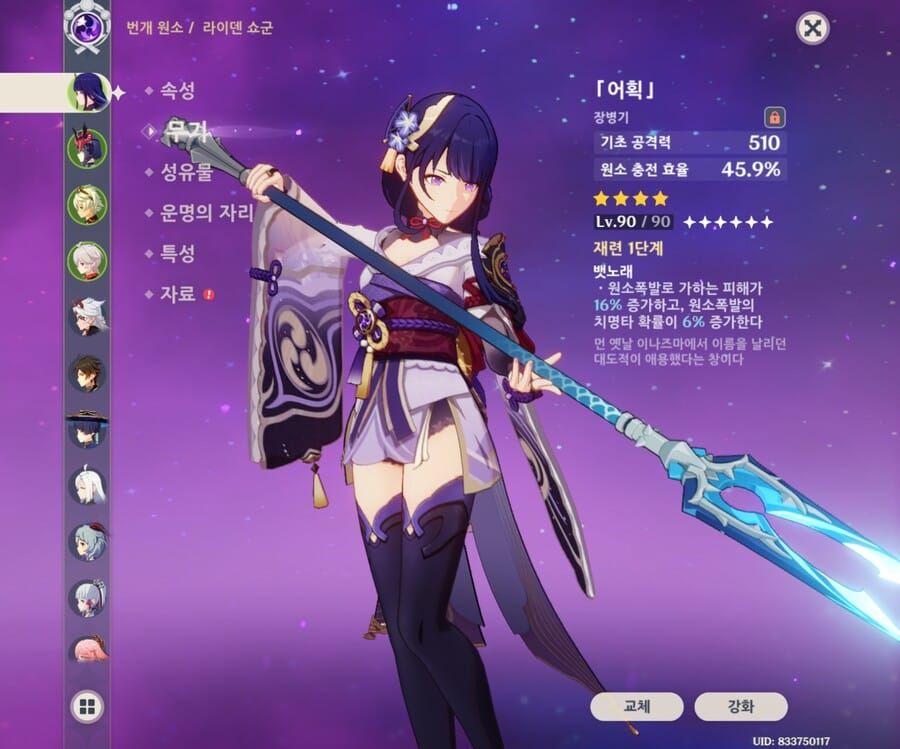Select the brown-haired Zhongli portrait

(x=87, y=373)
